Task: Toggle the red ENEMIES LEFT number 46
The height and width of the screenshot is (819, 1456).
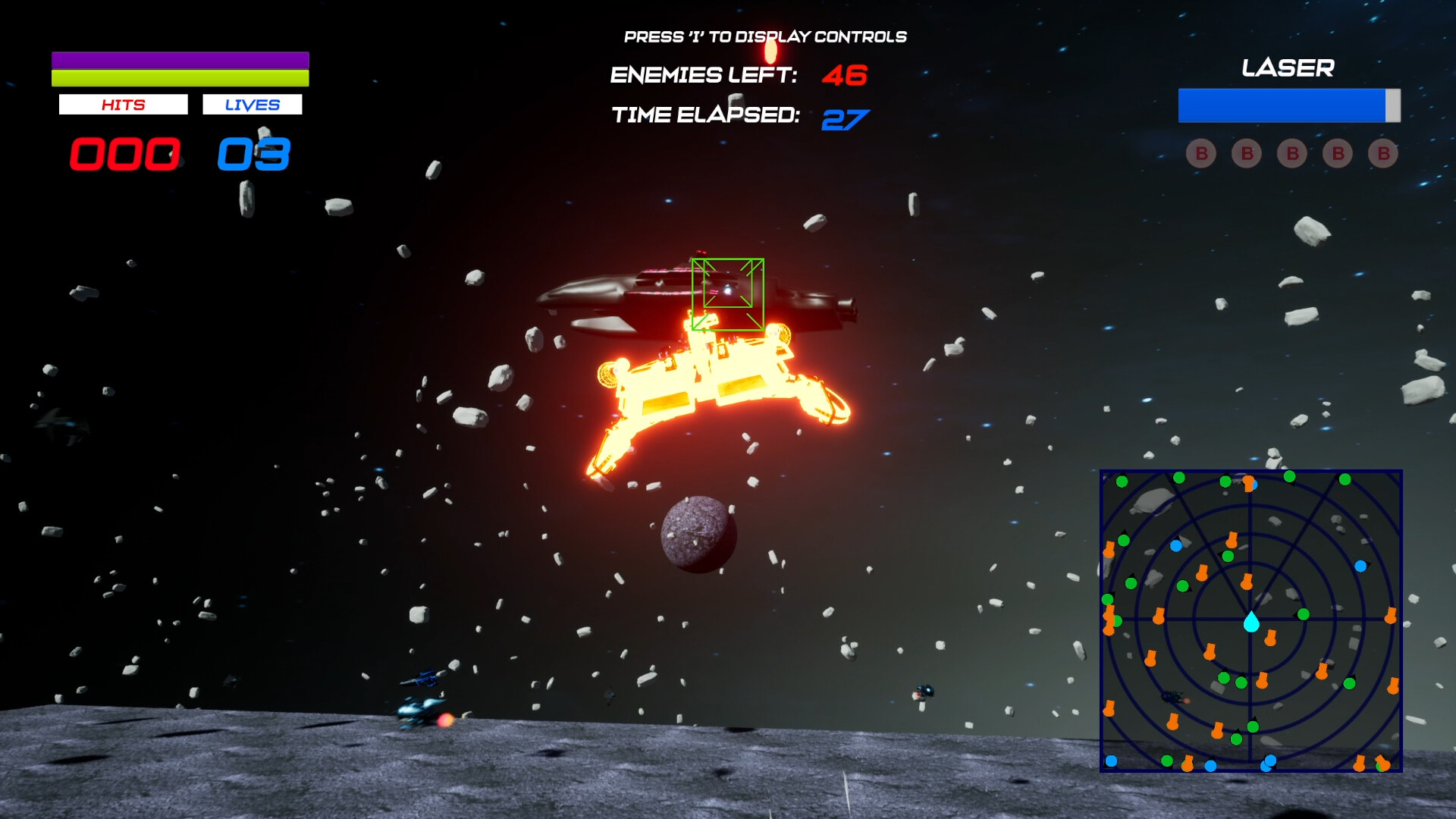Action: tap(844, 75)
